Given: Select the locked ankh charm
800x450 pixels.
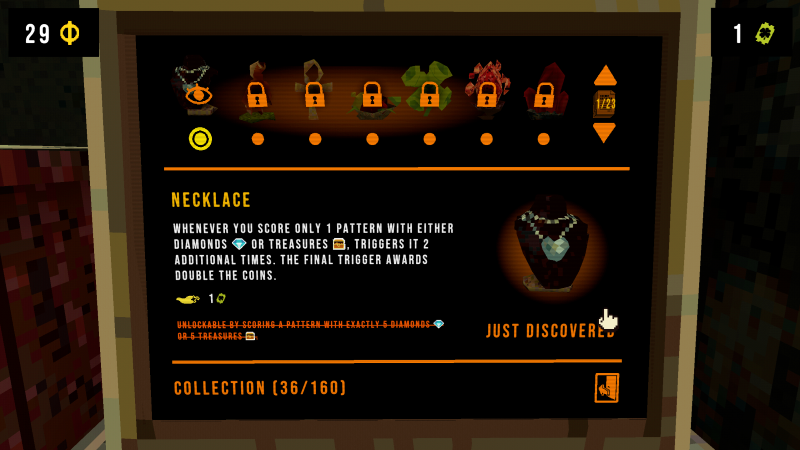Looking at the screenshot, I should pos(314,92).
